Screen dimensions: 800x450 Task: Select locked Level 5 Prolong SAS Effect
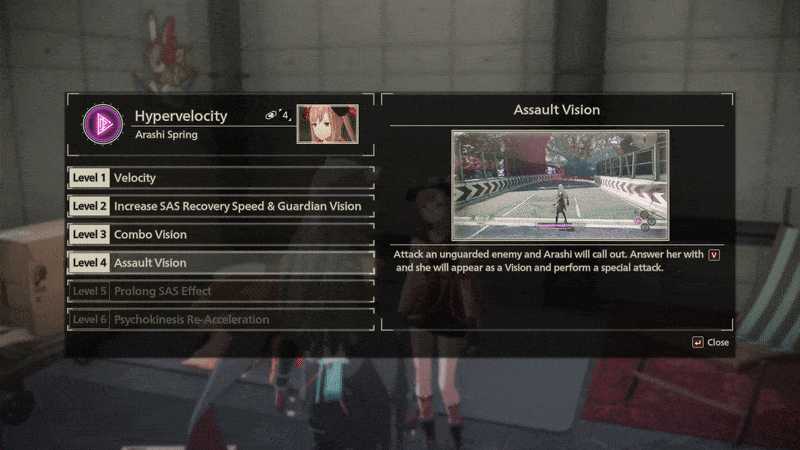click(x=220, y=291)
